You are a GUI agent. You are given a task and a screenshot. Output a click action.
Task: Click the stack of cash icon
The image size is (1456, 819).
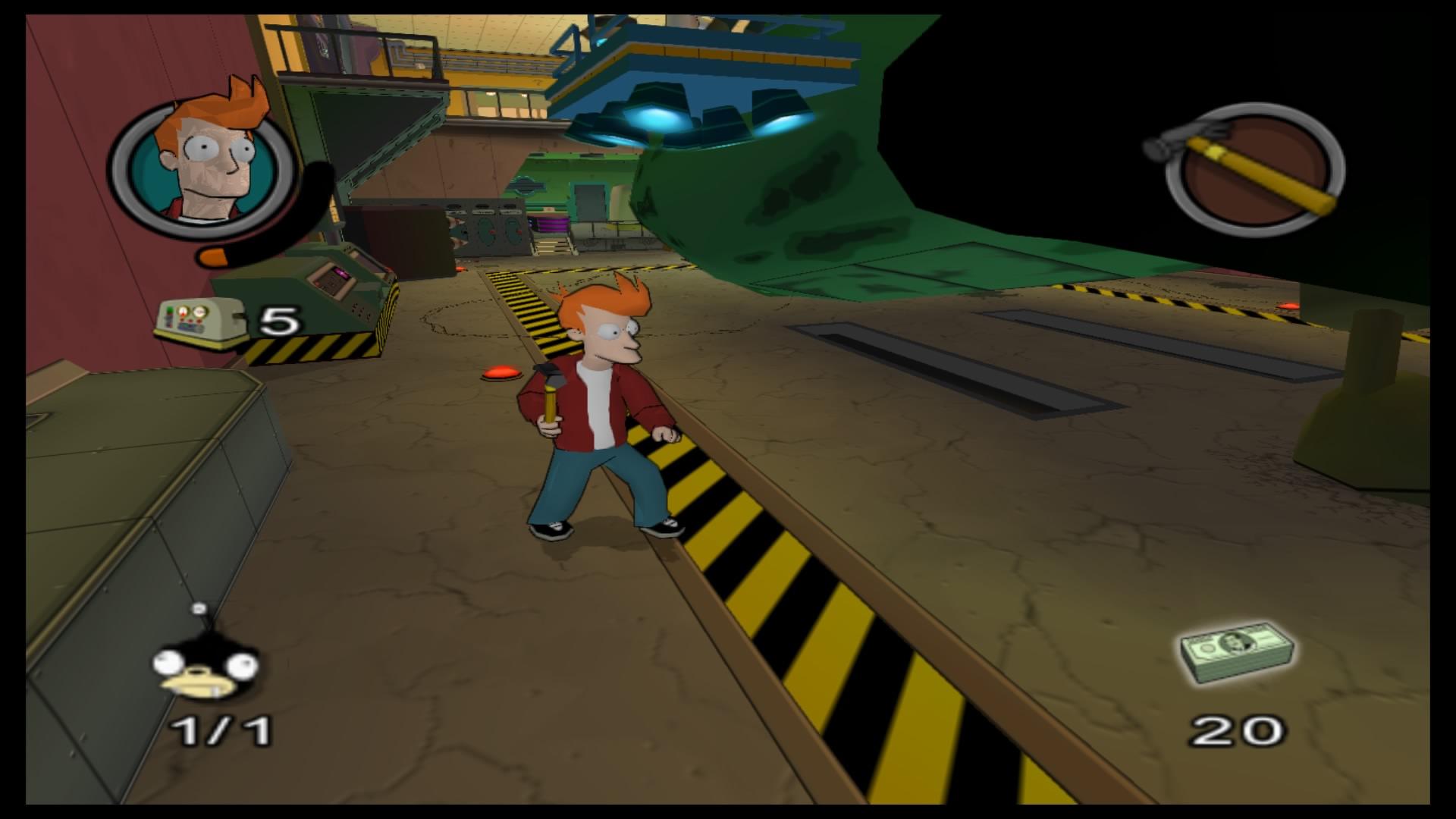(x=1237, y=651)
